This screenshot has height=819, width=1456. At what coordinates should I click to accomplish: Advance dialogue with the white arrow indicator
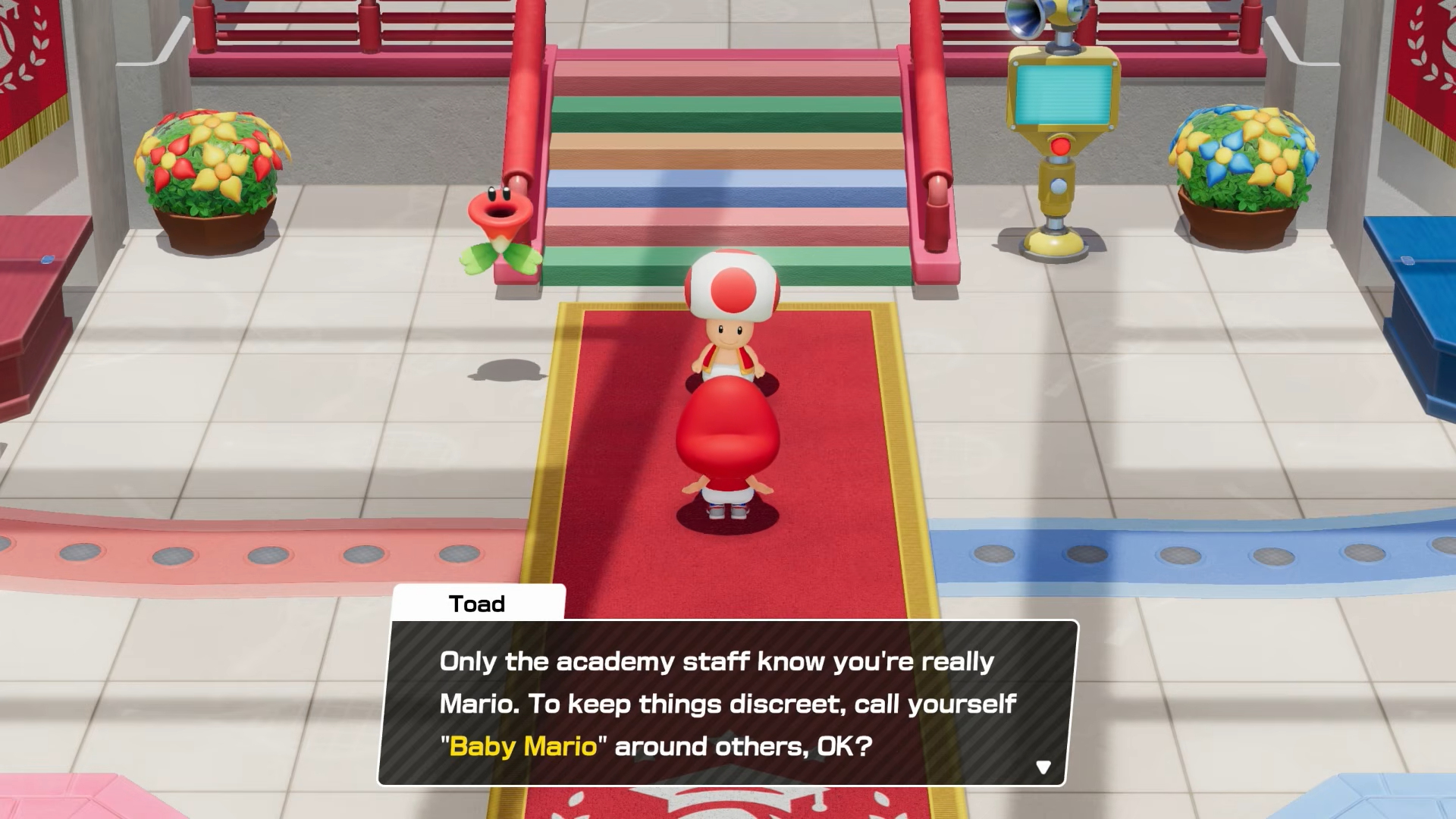[x=1043, y=767]
